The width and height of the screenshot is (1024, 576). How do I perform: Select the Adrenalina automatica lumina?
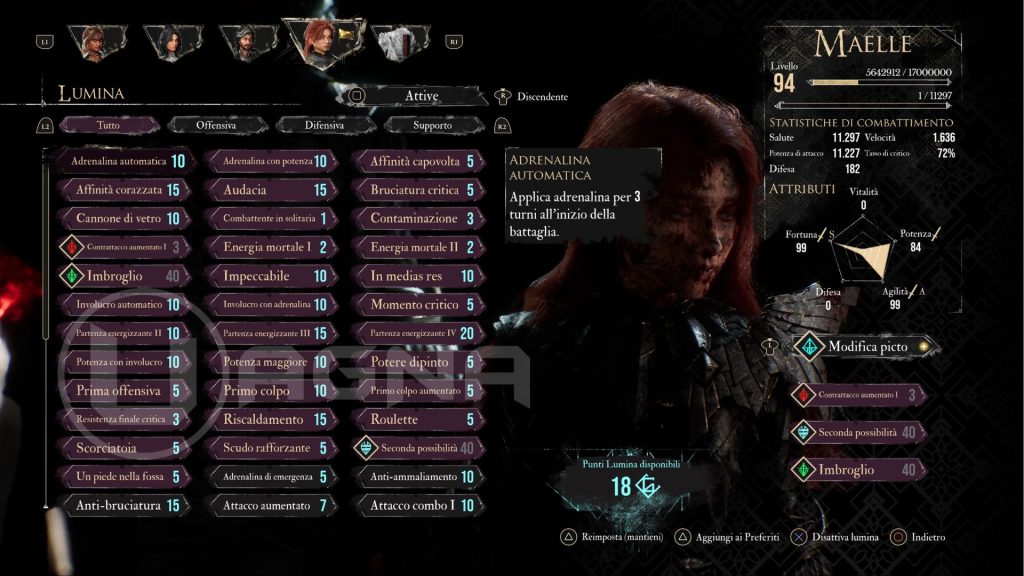pyautogui.click(x=118, y=161)
